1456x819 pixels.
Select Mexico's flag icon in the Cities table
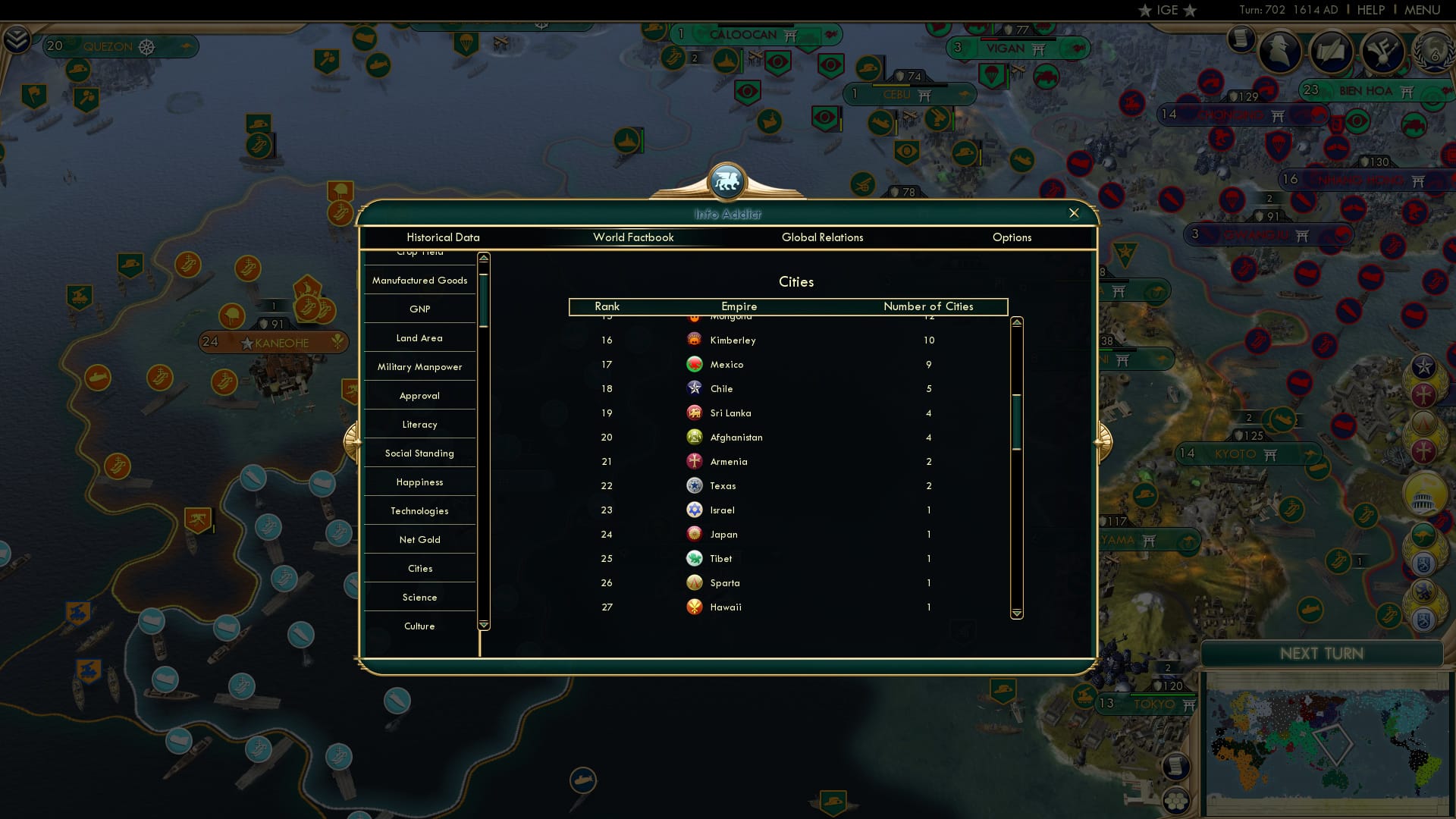[695, 365]
